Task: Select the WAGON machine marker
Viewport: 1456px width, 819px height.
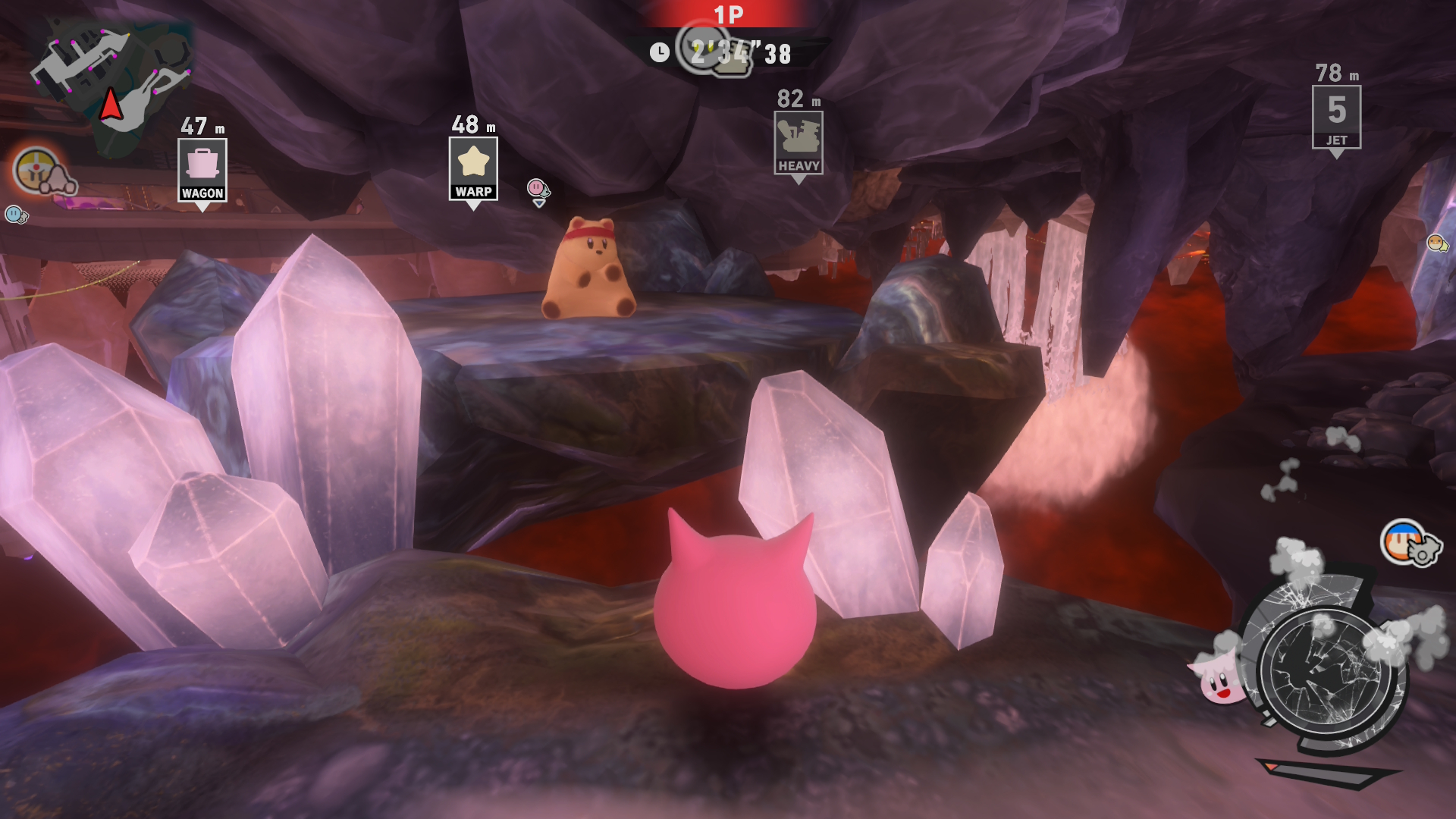Action: point(202,170)
